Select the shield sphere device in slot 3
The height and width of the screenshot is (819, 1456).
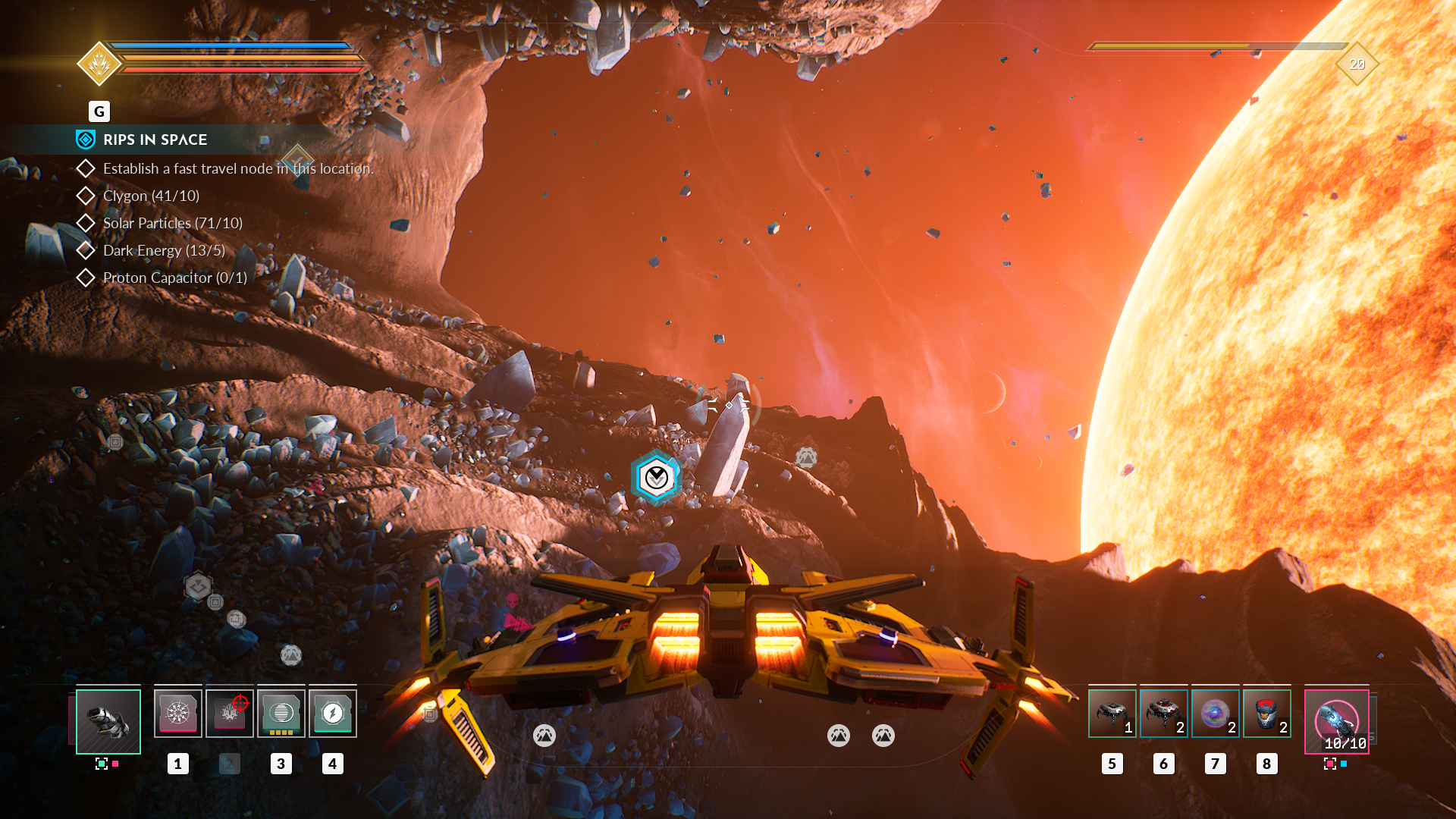click(281, 713)
